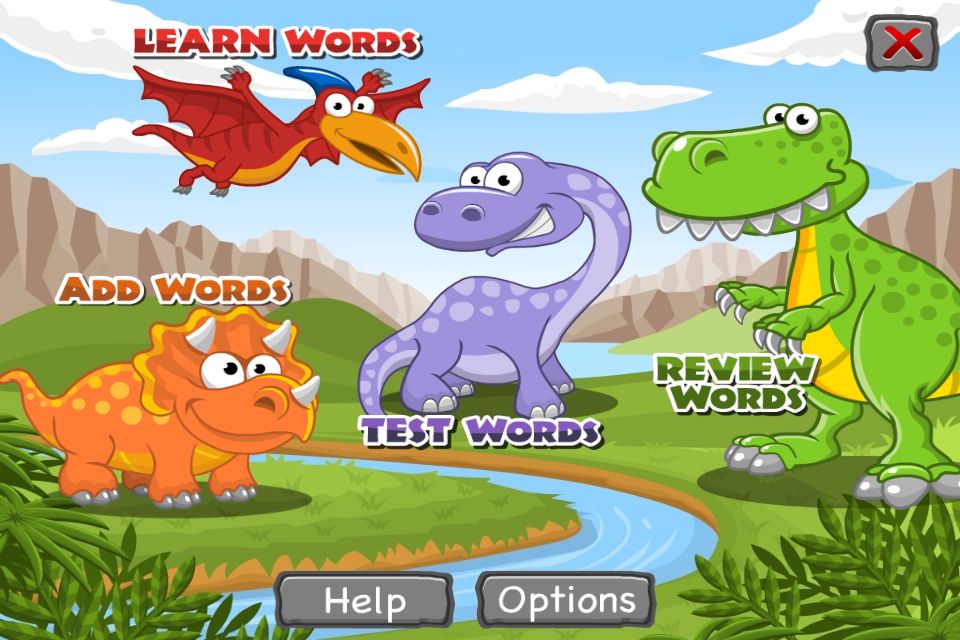Choose the Add Words menu entry

tap(173, 290)
